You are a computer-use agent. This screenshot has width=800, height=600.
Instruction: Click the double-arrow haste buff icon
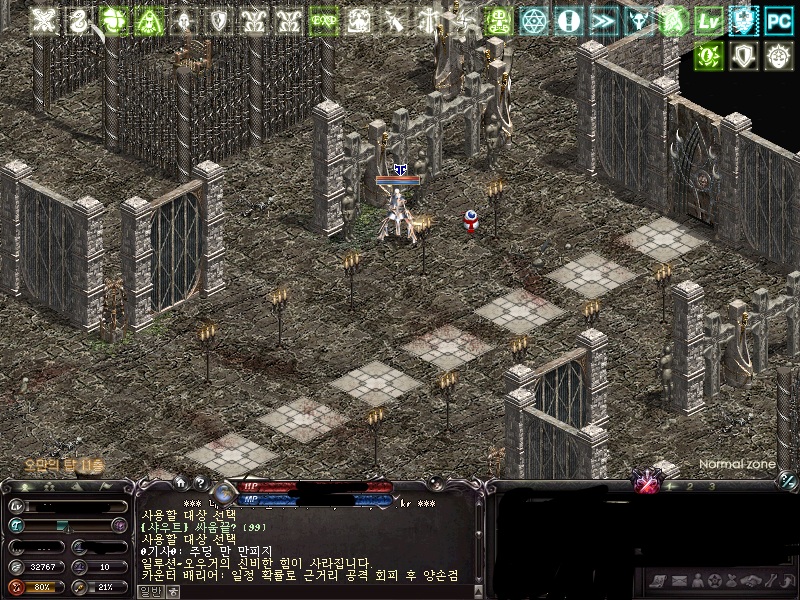point(603,20)
